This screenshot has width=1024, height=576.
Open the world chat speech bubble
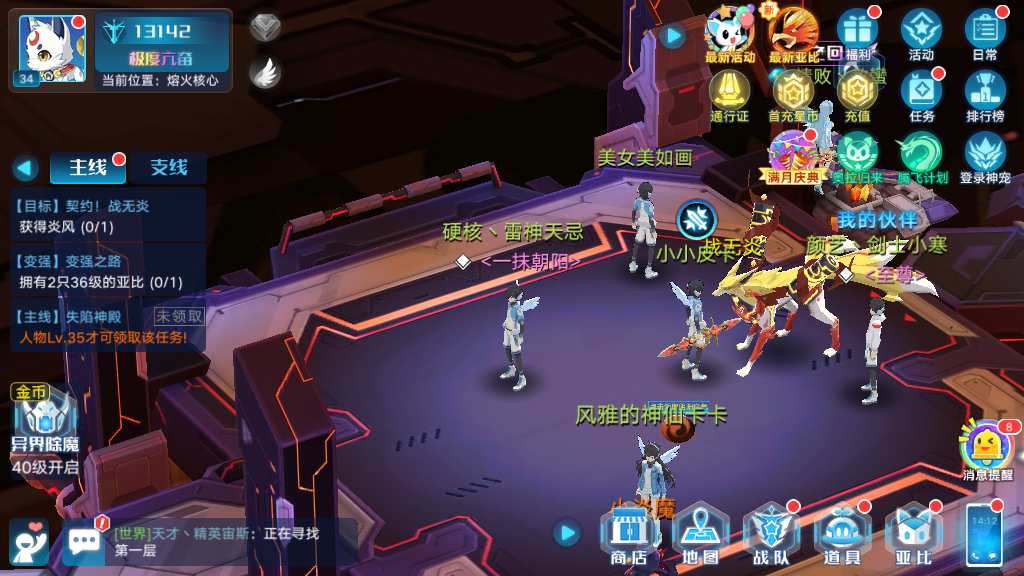(84, 541)
